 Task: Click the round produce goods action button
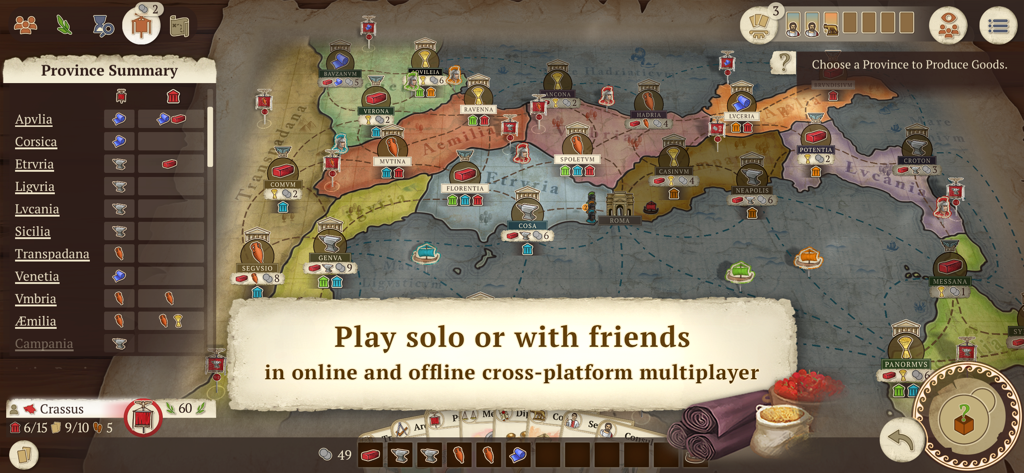pos(966,419)
